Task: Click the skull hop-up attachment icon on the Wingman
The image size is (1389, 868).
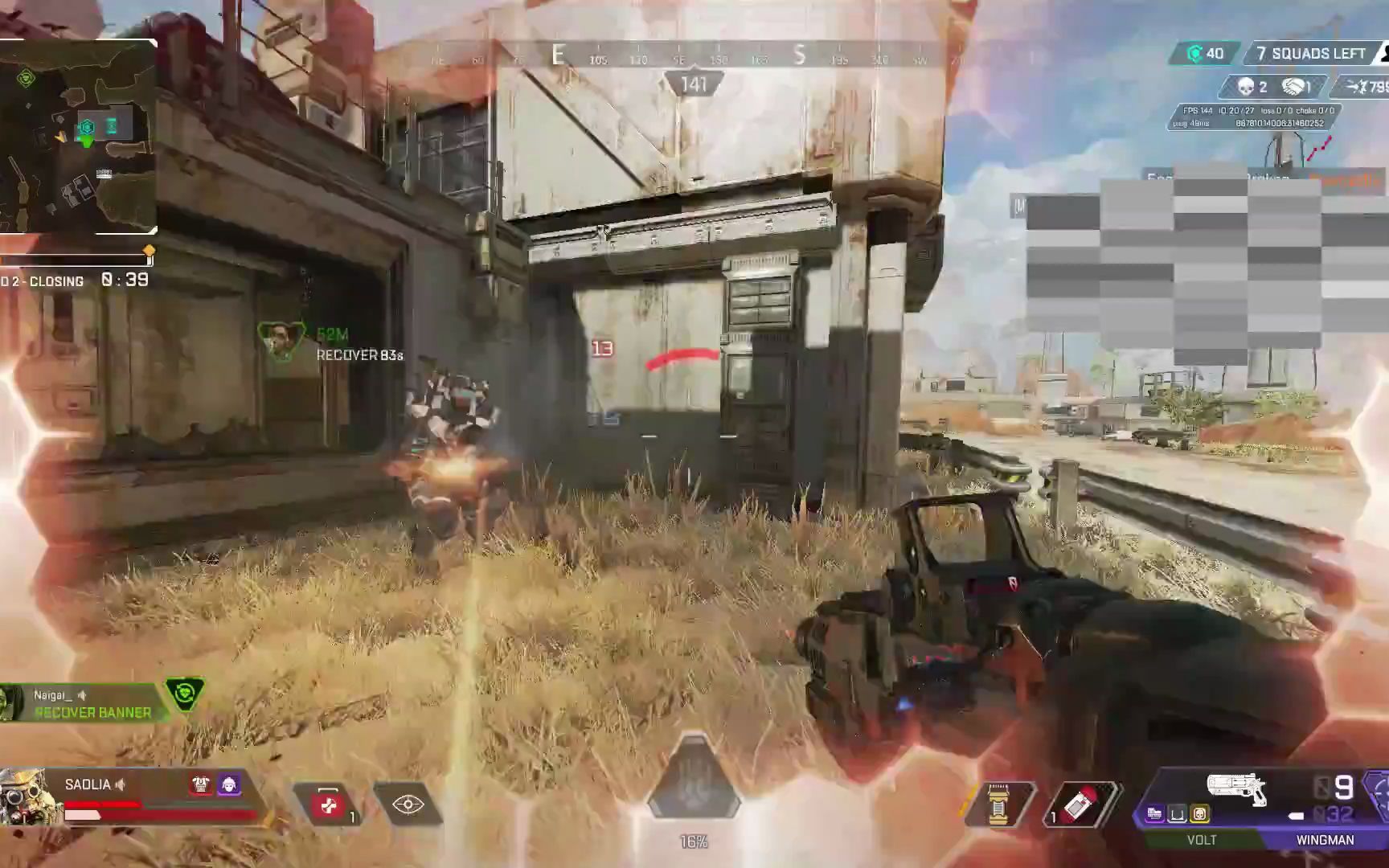Action: click(1200, 813)
